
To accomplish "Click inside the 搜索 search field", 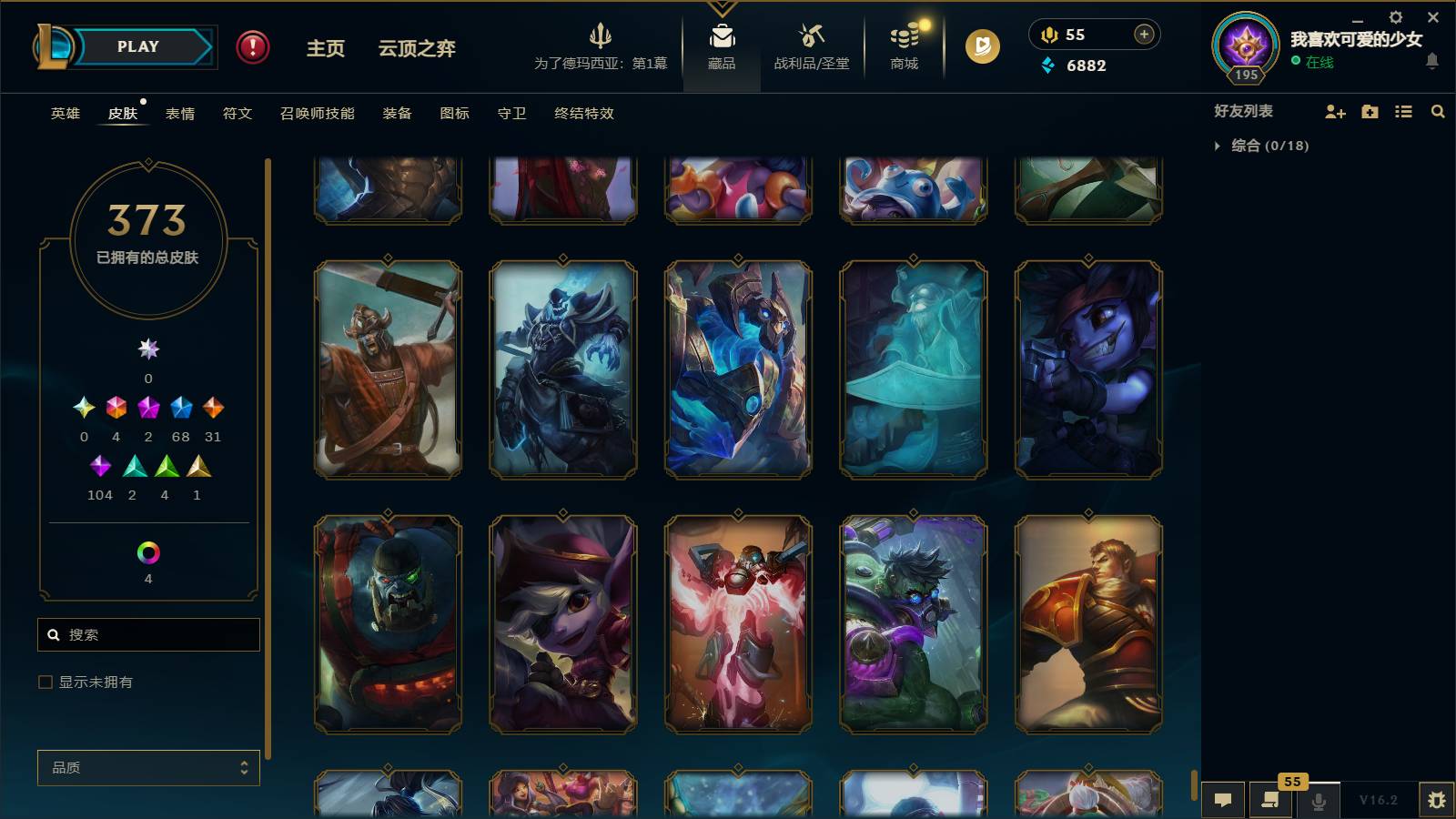I will pyautogui.click(x=148, y=634).
